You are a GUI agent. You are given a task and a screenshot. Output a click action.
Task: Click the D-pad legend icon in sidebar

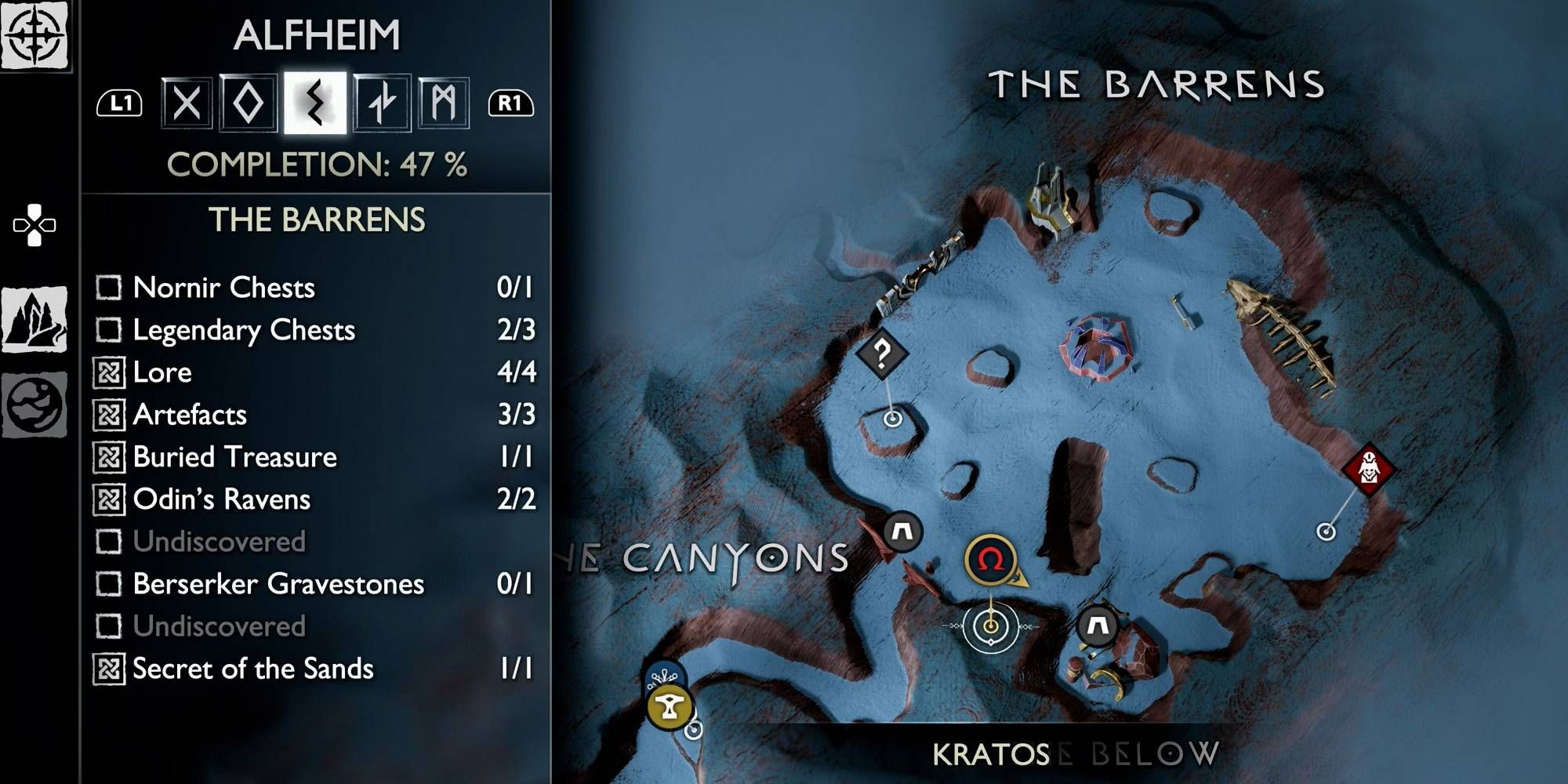point(34,225)
